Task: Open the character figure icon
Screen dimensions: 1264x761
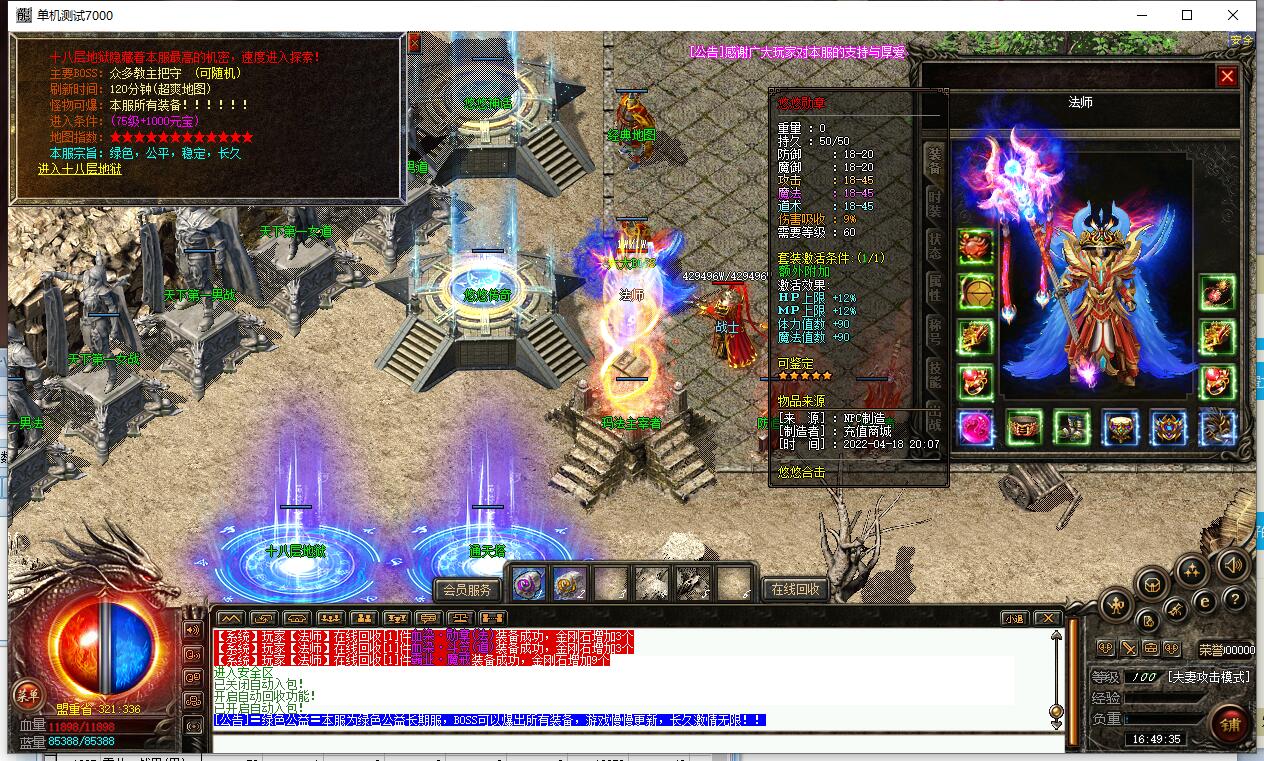Action: coord(1115,605)
